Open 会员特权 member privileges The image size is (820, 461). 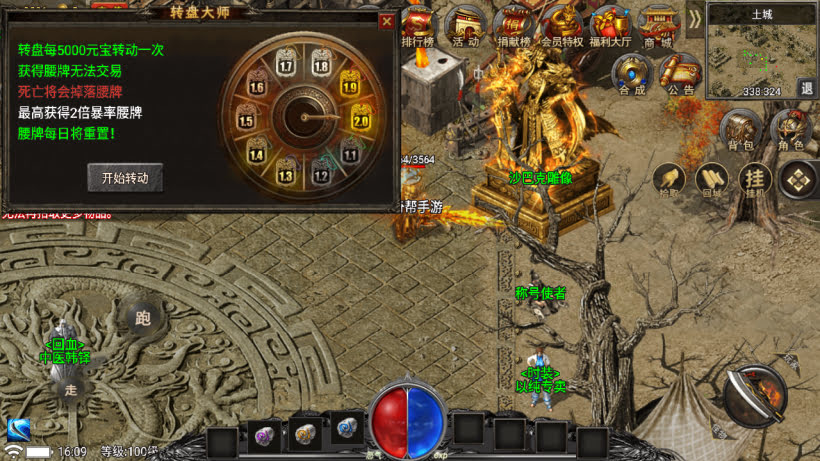point(561,27)
